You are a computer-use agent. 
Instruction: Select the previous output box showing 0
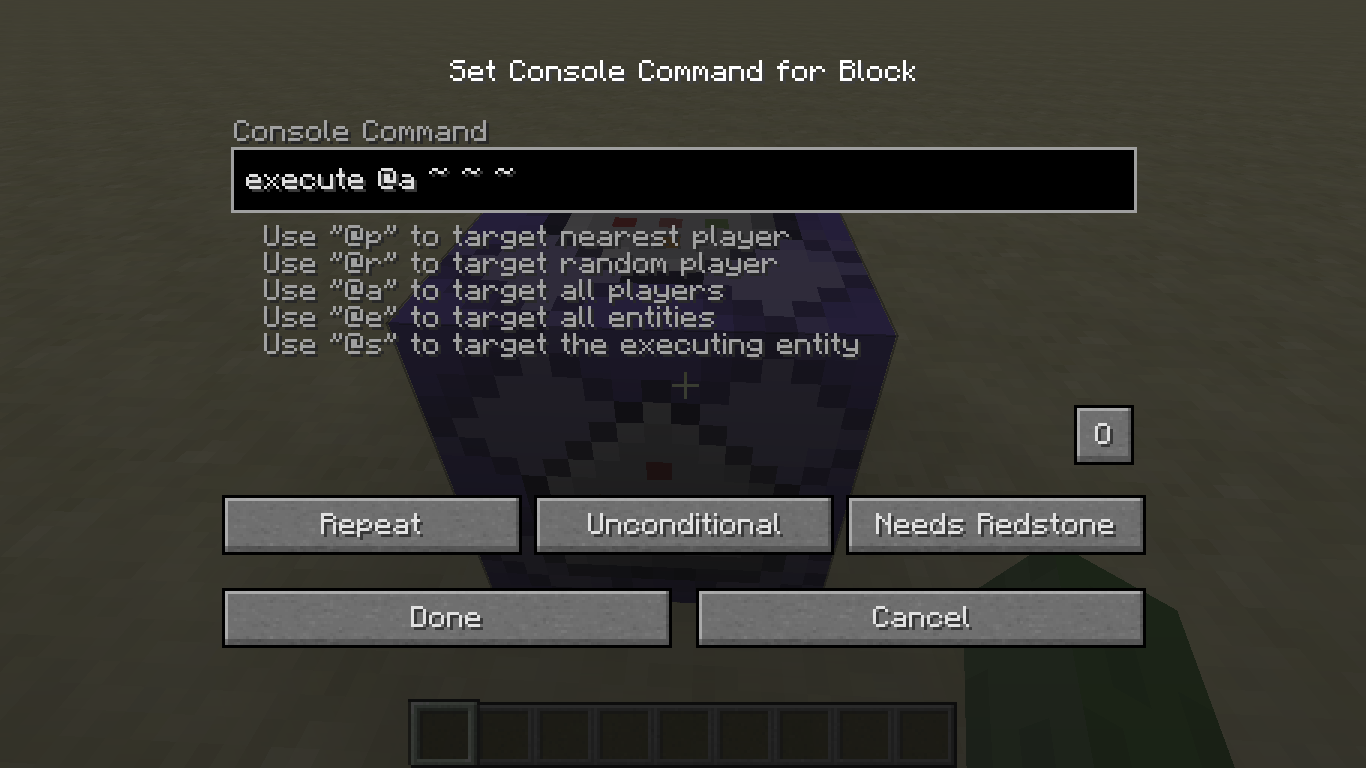[x=1102, y=434]
